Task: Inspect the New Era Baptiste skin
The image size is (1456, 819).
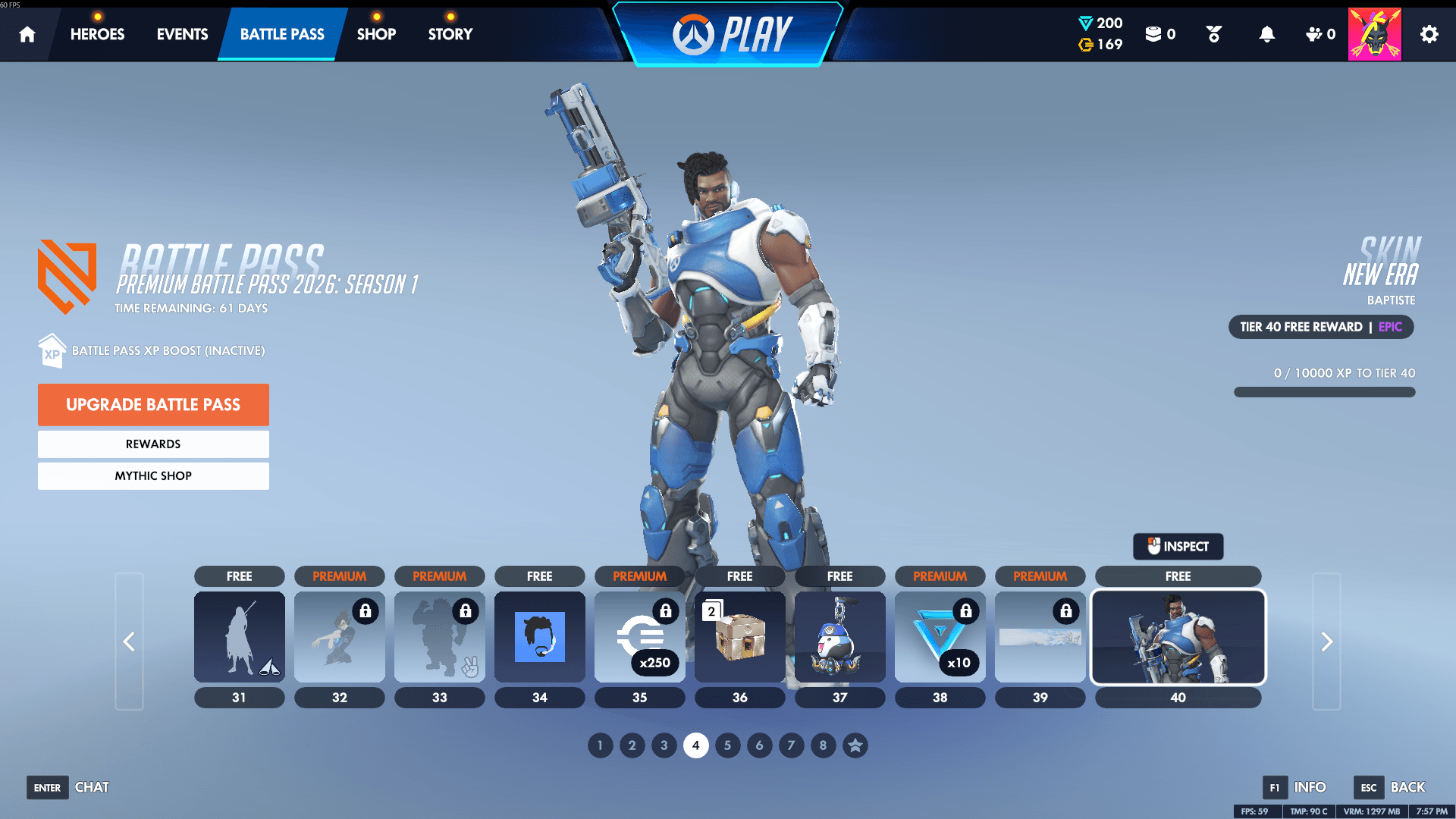Action: (x=1178, y=546)
